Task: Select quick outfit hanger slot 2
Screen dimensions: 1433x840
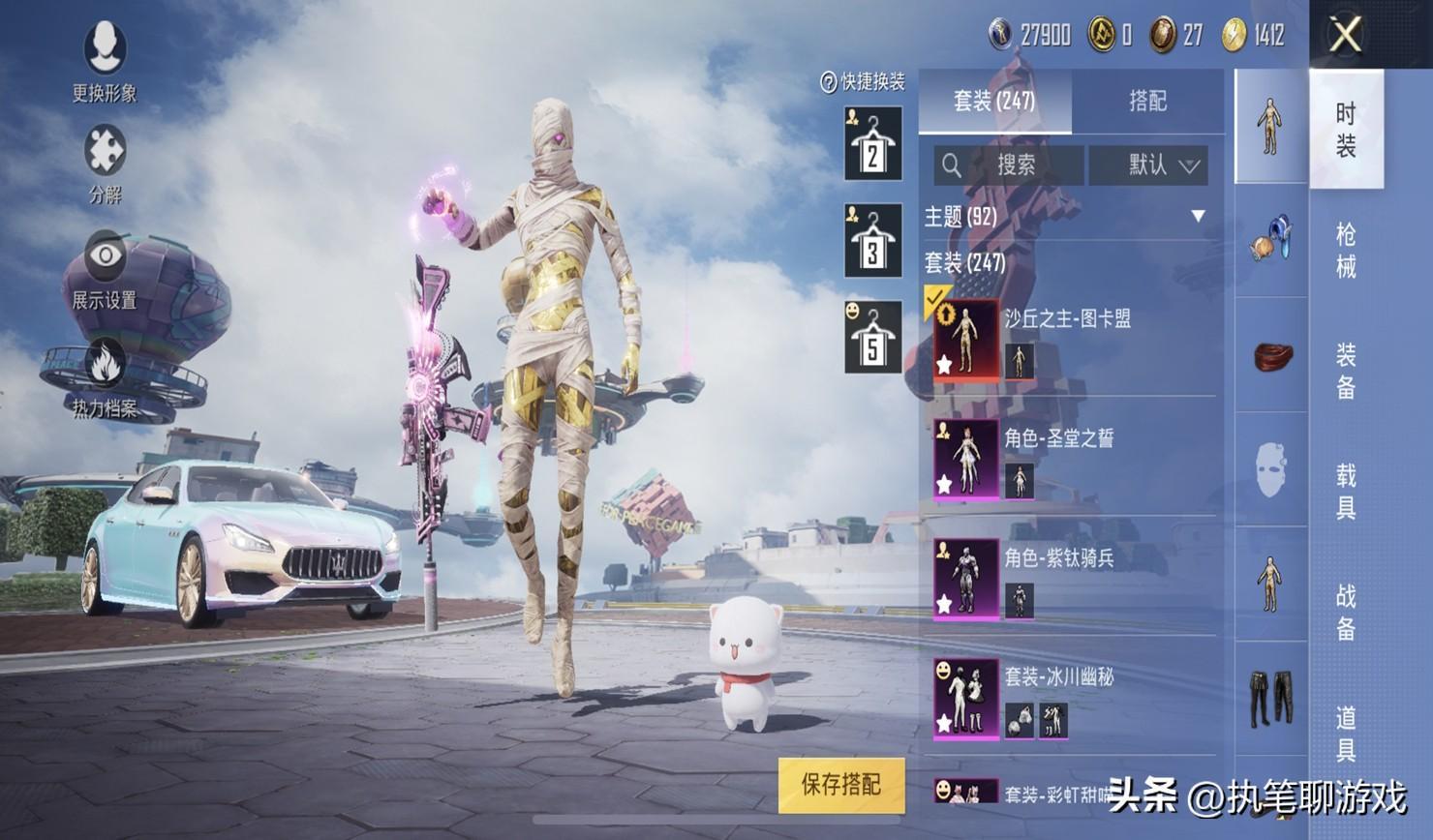Action: click(x=872, y=145)
